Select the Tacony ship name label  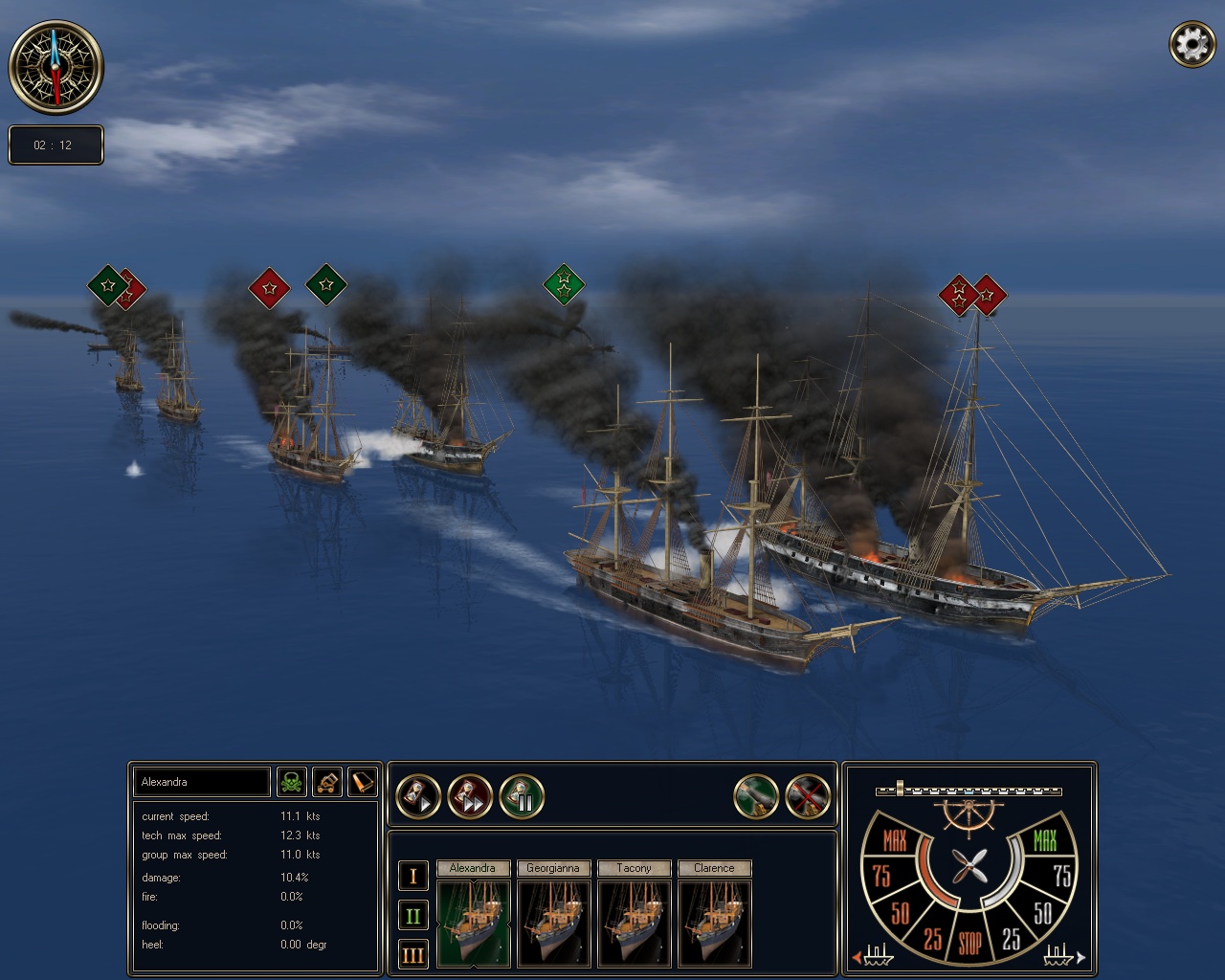[x=634, y=868]
